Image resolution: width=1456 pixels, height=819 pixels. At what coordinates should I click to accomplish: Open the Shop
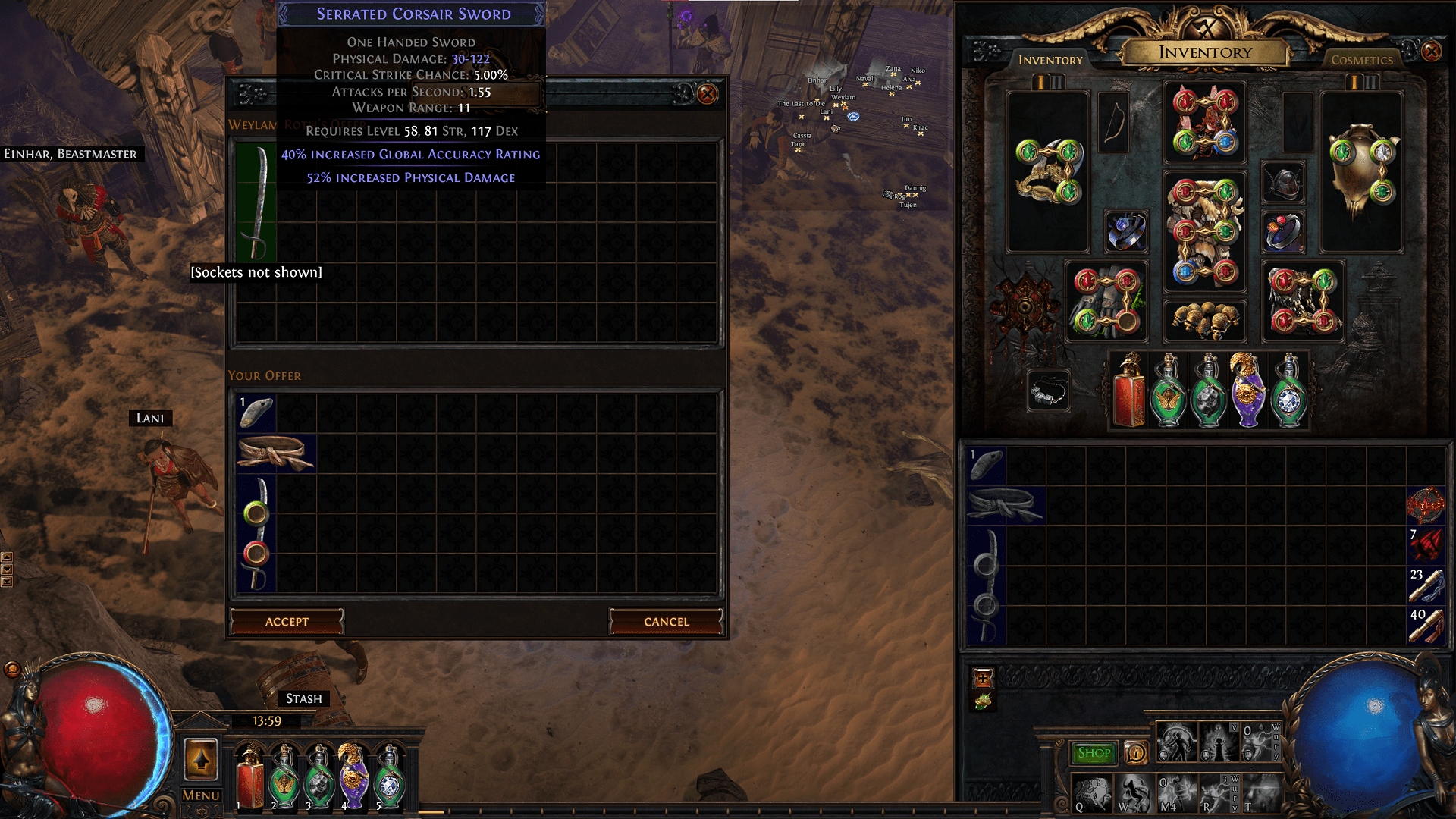click(x=1094, y=752)
